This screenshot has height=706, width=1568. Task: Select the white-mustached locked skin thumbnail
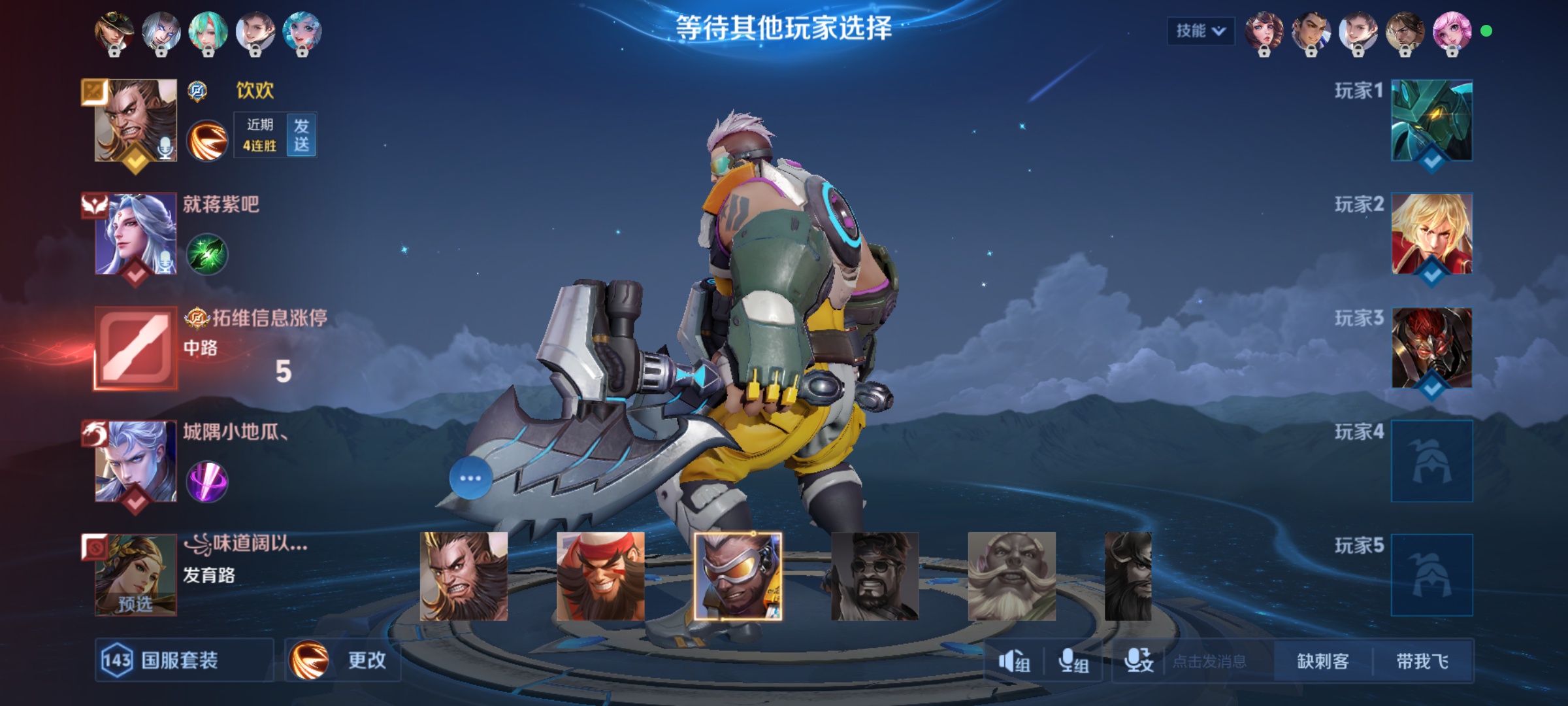click(1011, 576)
